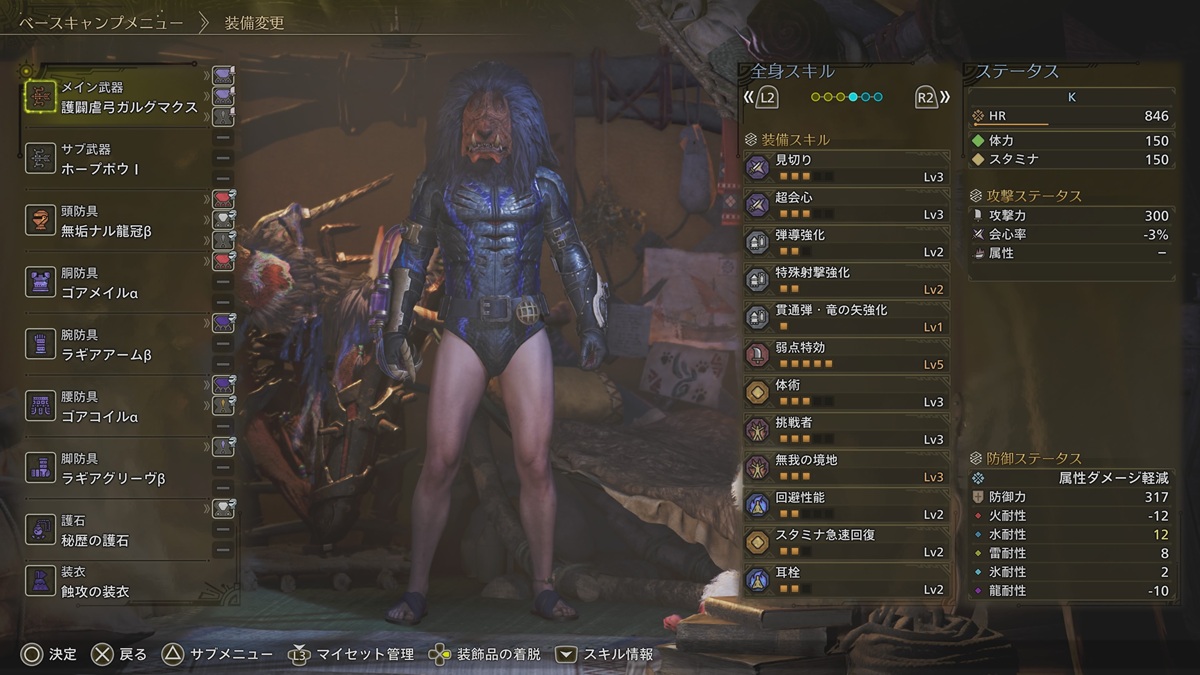
Task: Choose leg armor ラギアグリーヴβ
Action: 118,469
